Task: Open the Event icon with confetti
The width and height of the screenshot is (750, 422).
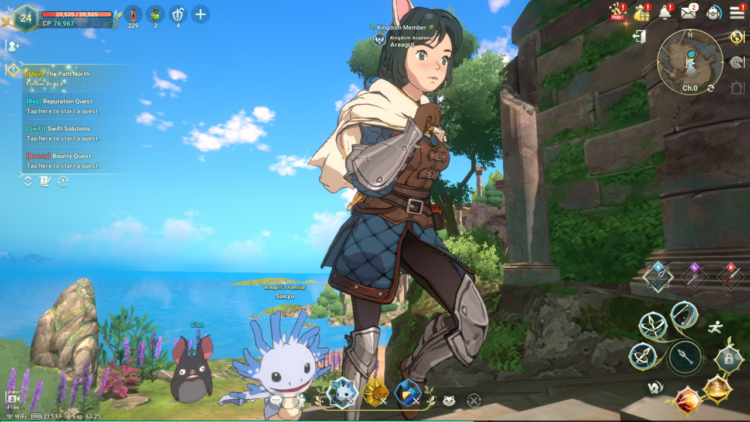Action: [618, 12]
